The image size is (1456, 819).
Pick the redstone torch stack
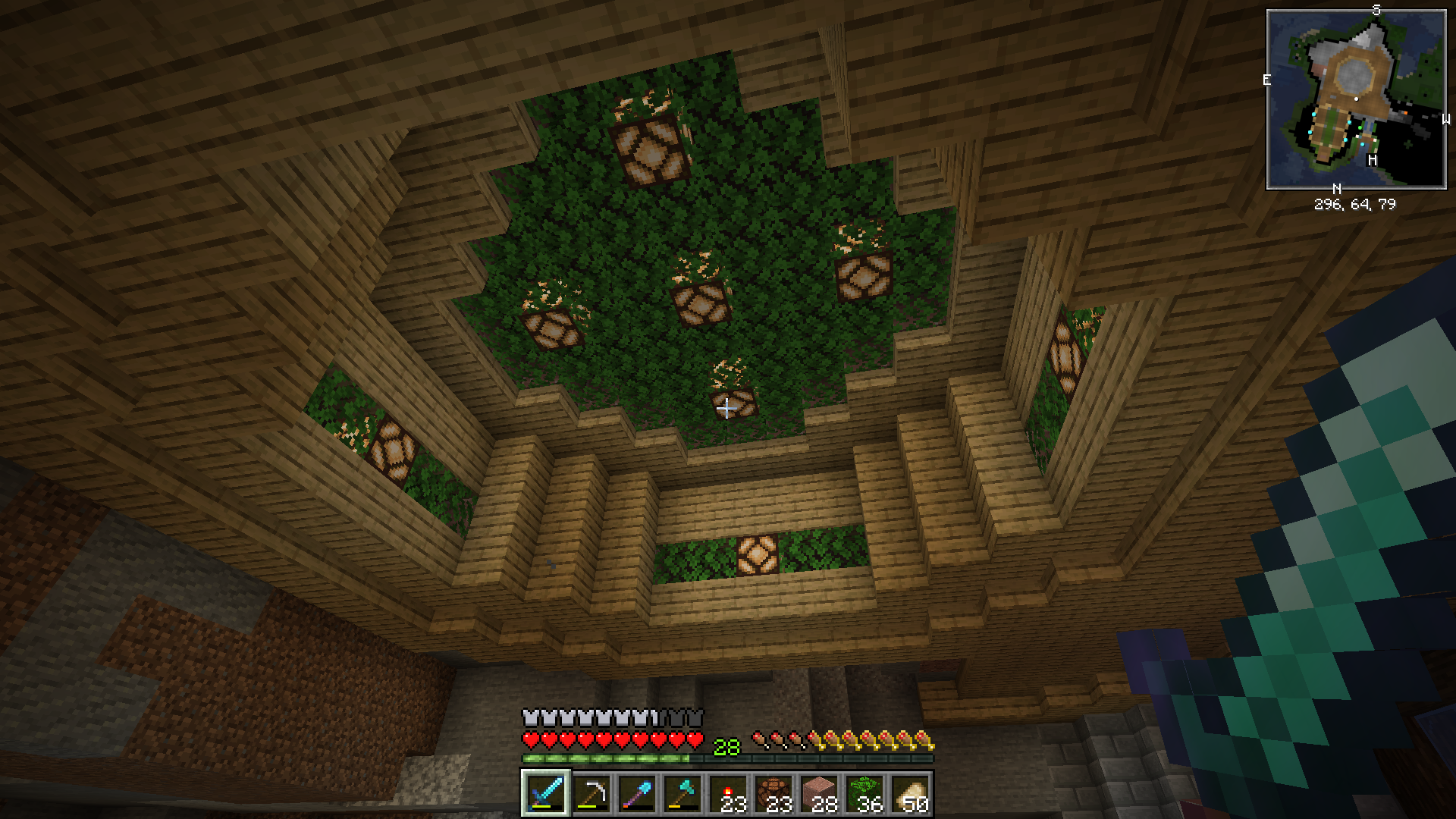pos(728,794)
